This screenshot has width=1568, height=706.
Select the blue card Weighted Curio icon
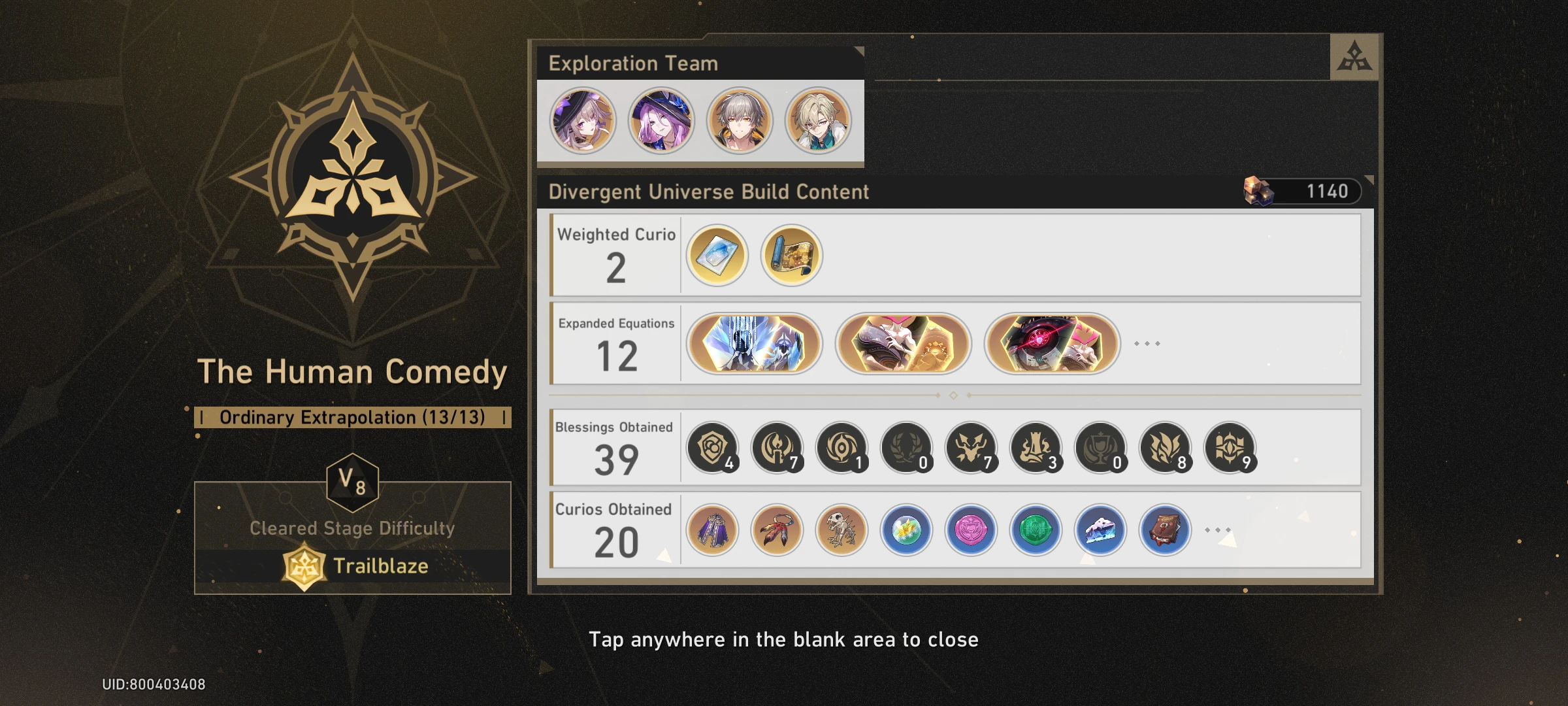coord(717,256)
